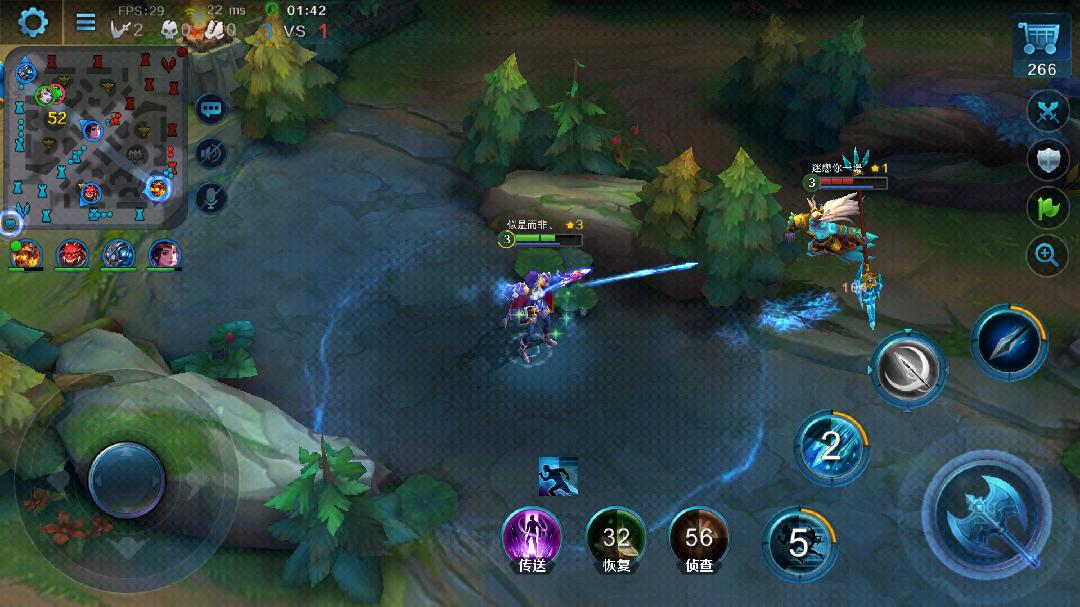Cast the skill showing cooldown 2
Screen dimensions: 1080x607
pos(831,446)
